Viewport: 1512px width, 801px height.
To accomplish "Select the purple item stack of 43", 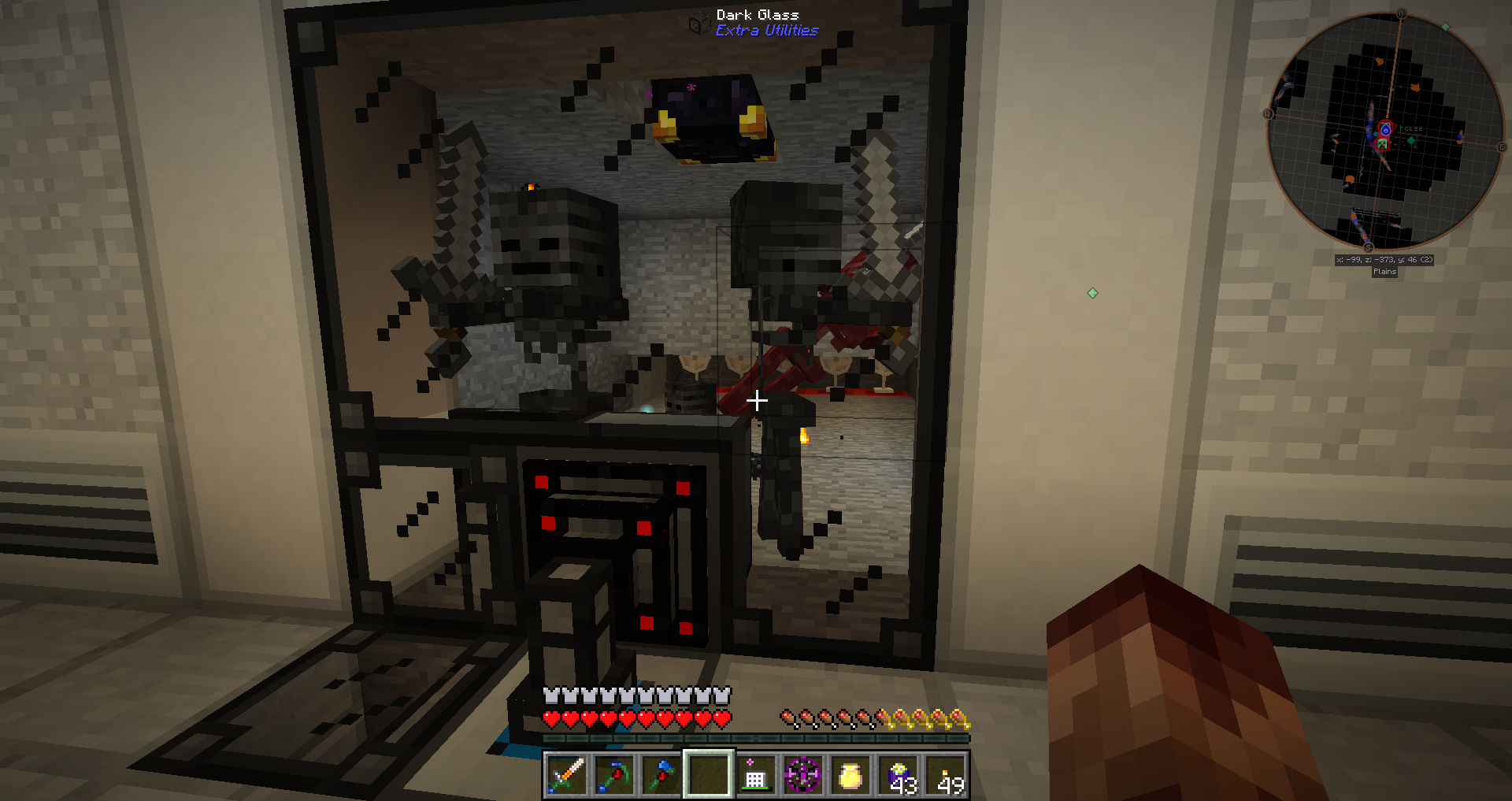I will 899,775.
